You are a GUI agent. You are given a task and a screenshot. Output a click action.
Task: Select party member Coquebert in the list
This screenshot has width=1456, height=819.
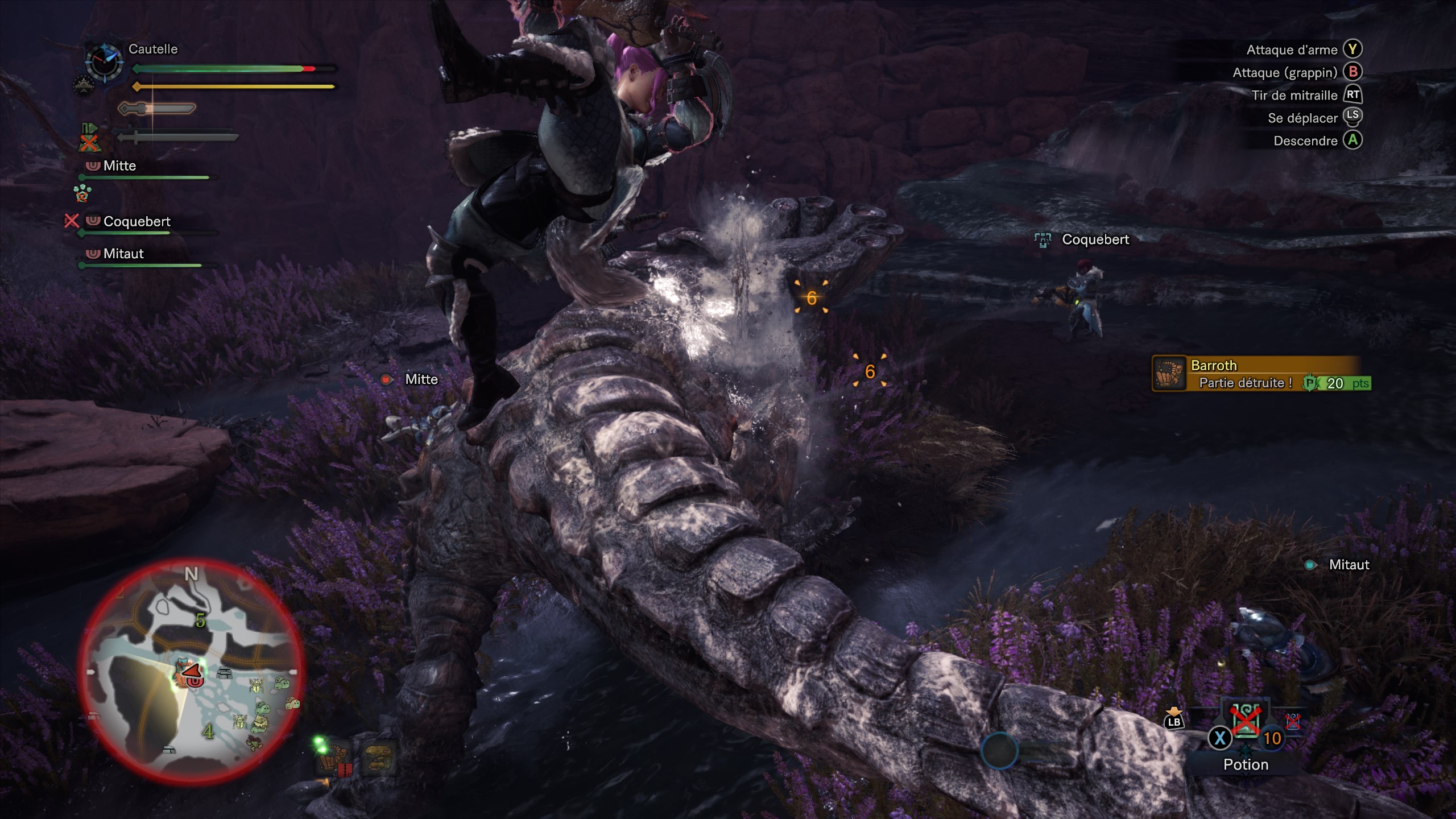pyautogui.click(x=136, y=222)
